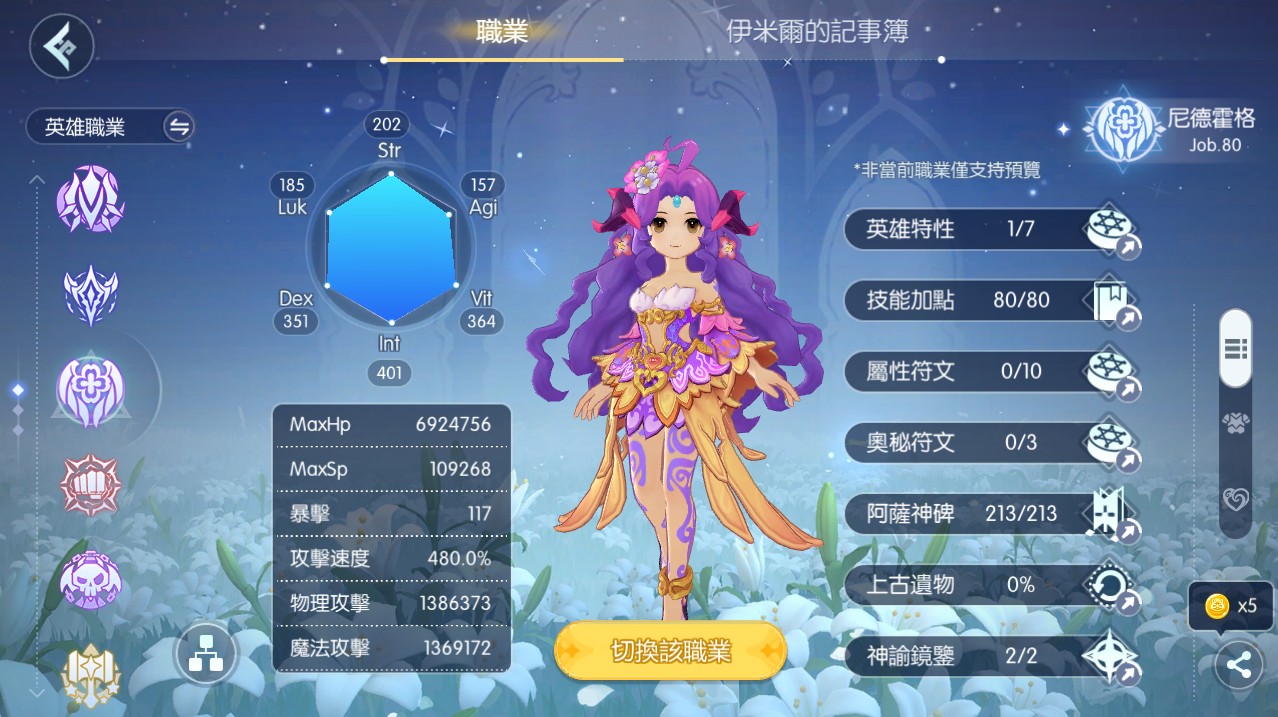Viewport: 1278px width, 717px height.
Task: Open the 英雄特性 1/7 entry
Action: pyautogui.click(x=992, y=230)
